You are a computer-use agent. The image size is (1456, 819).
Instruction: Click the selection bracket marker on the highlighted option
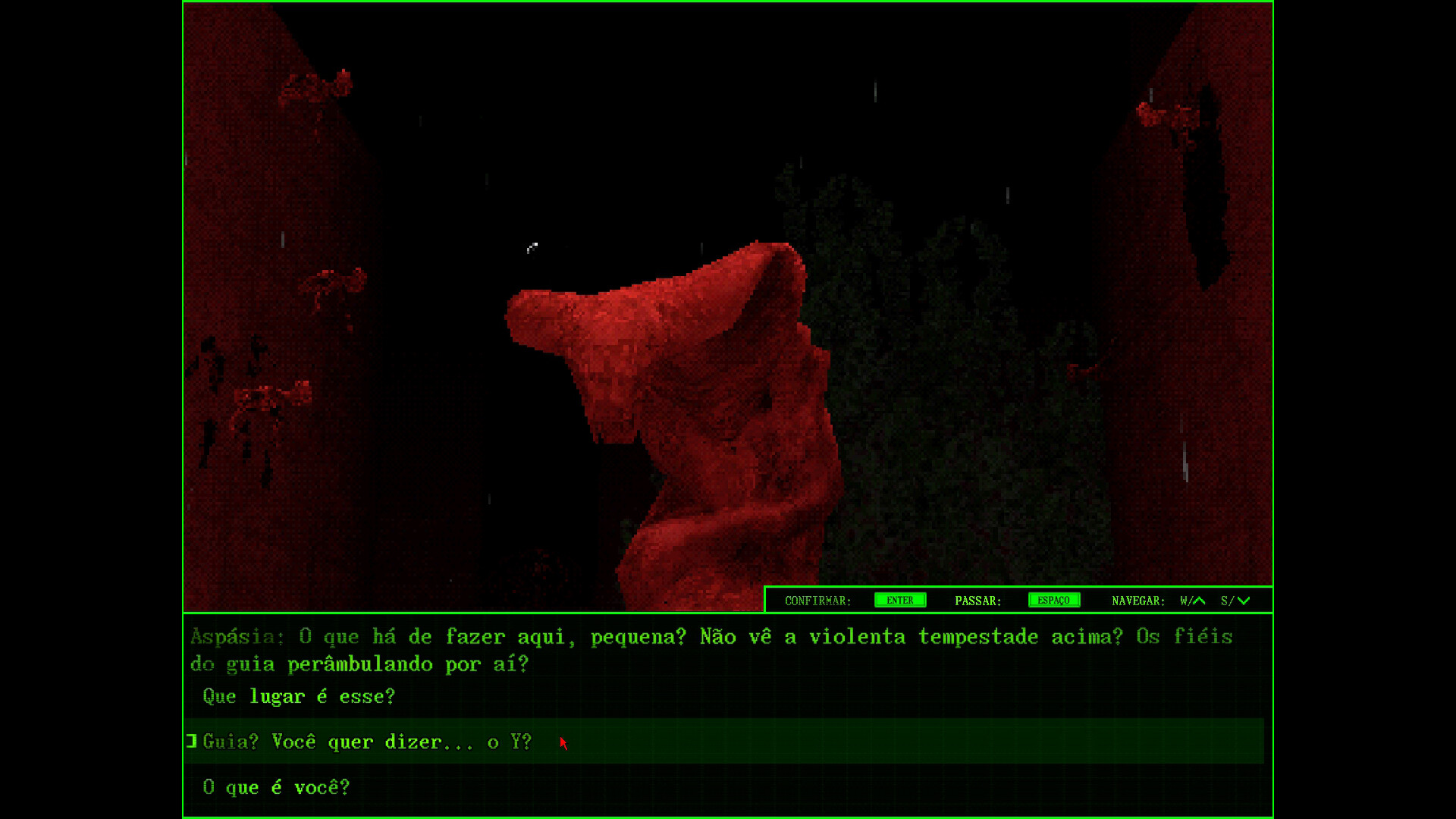coord(190,742)
